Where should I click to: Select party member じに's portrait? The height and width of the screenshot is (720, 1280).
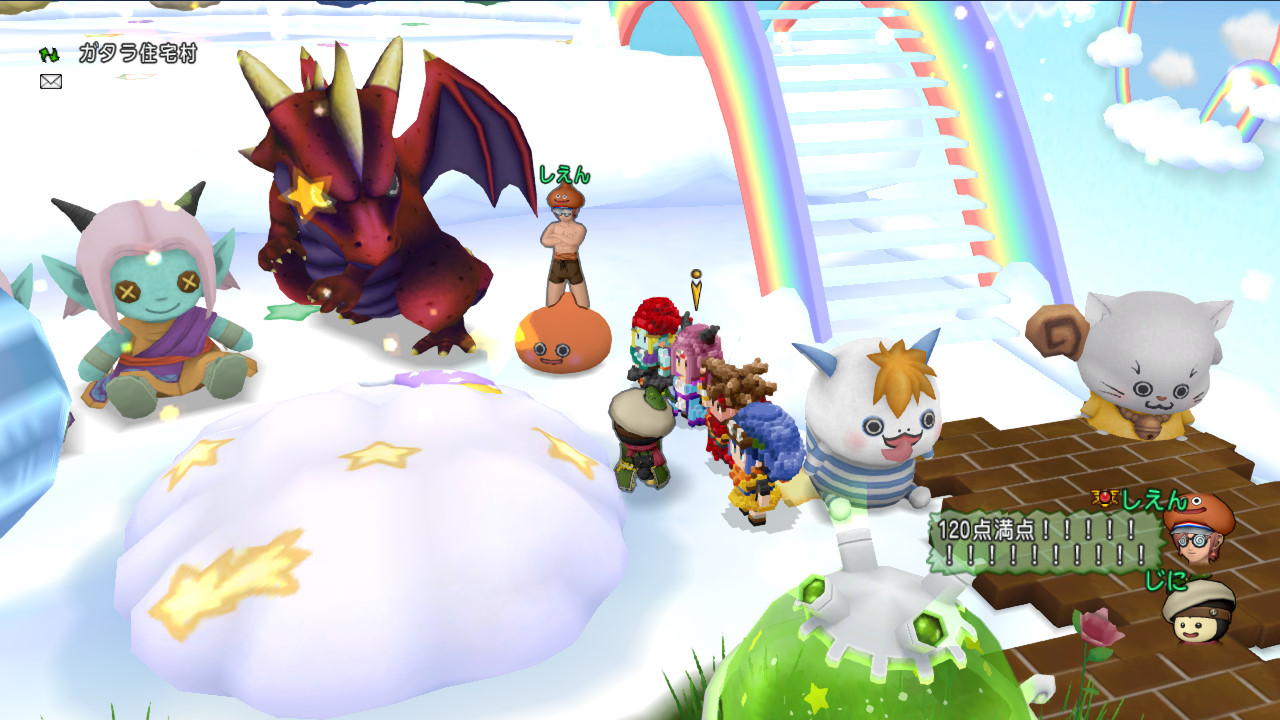tap(1198, 611)
